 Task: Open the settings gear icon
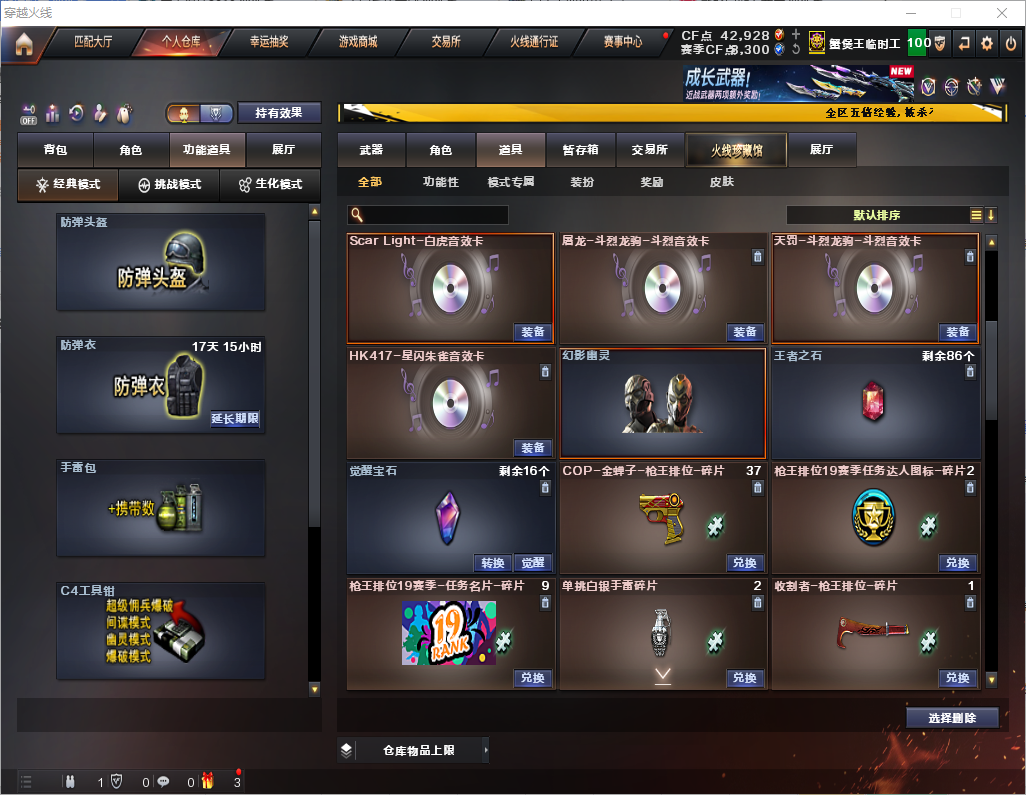pos(987,42)
